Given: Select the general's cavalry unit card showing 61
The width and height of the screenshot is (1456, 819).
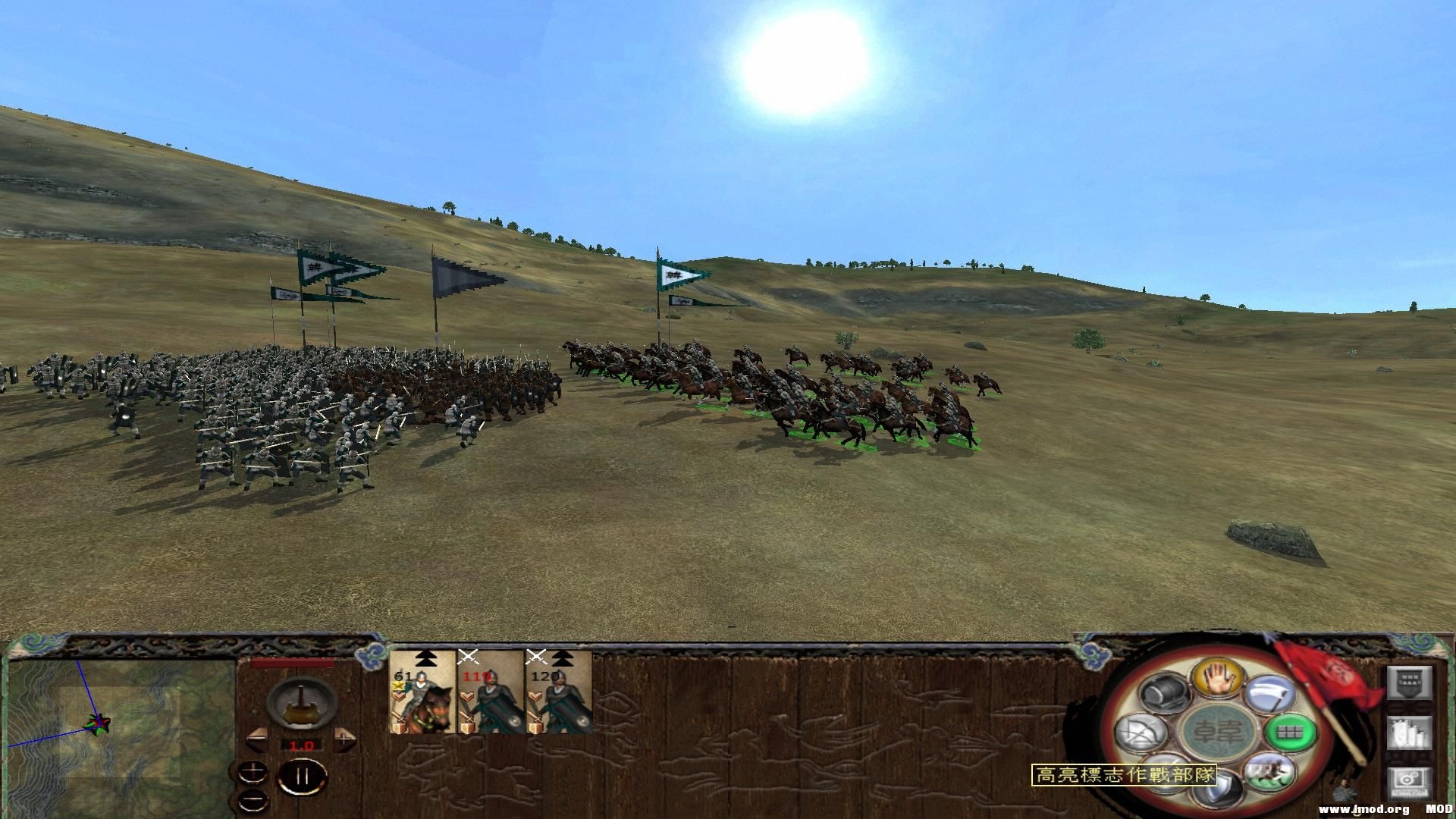Looking at the screenshot, I should pyautogui.click(x=421, y=694).
